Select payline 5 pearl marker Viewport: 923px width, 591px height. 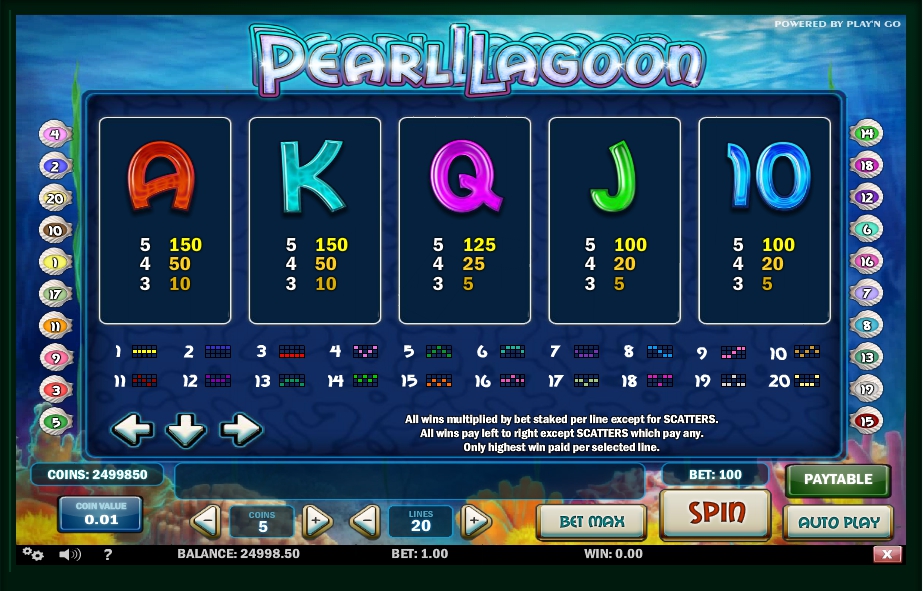[x=54, y=421]
